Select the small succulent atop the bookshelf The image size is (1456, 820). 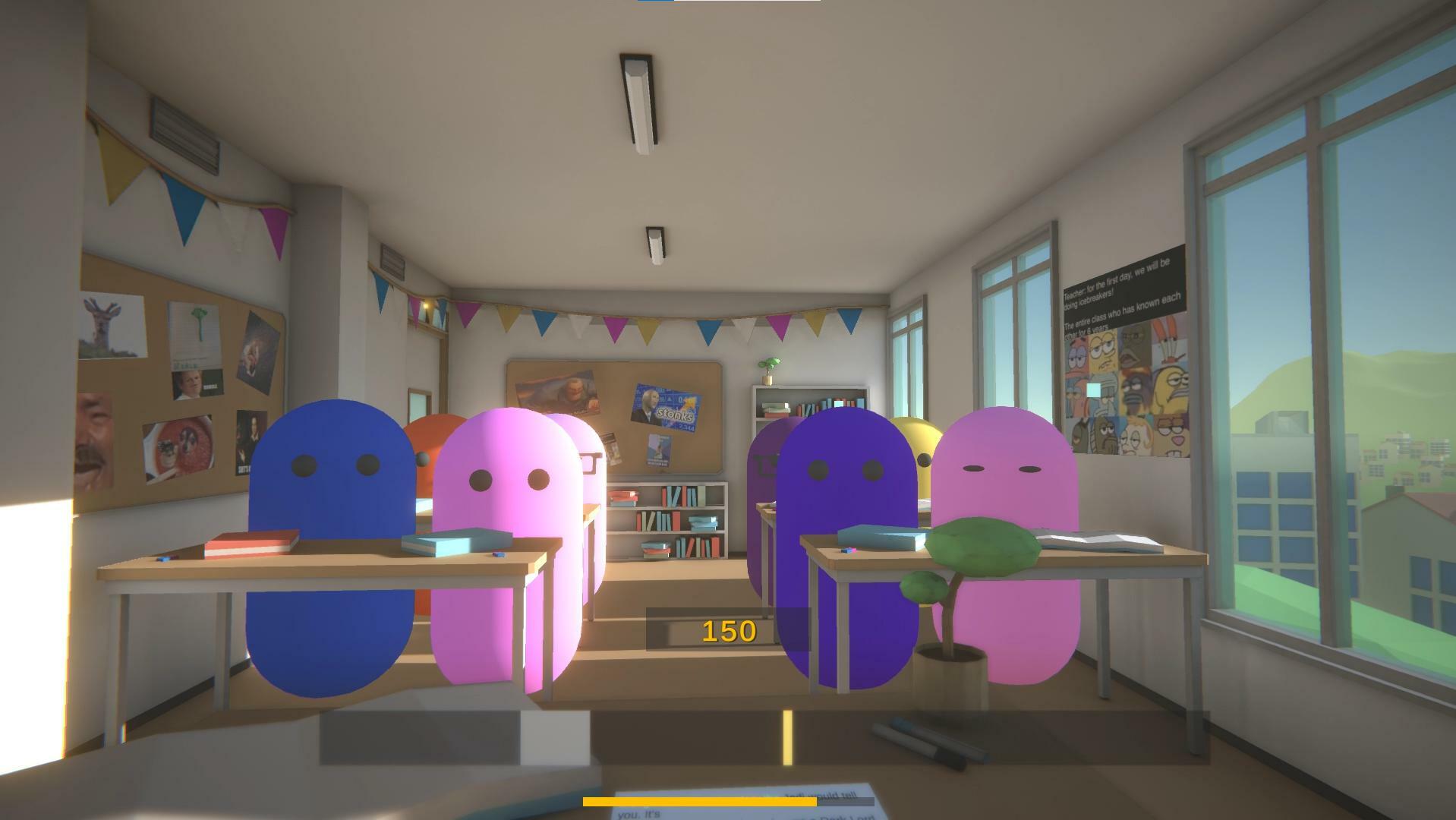tap(768, 367)
